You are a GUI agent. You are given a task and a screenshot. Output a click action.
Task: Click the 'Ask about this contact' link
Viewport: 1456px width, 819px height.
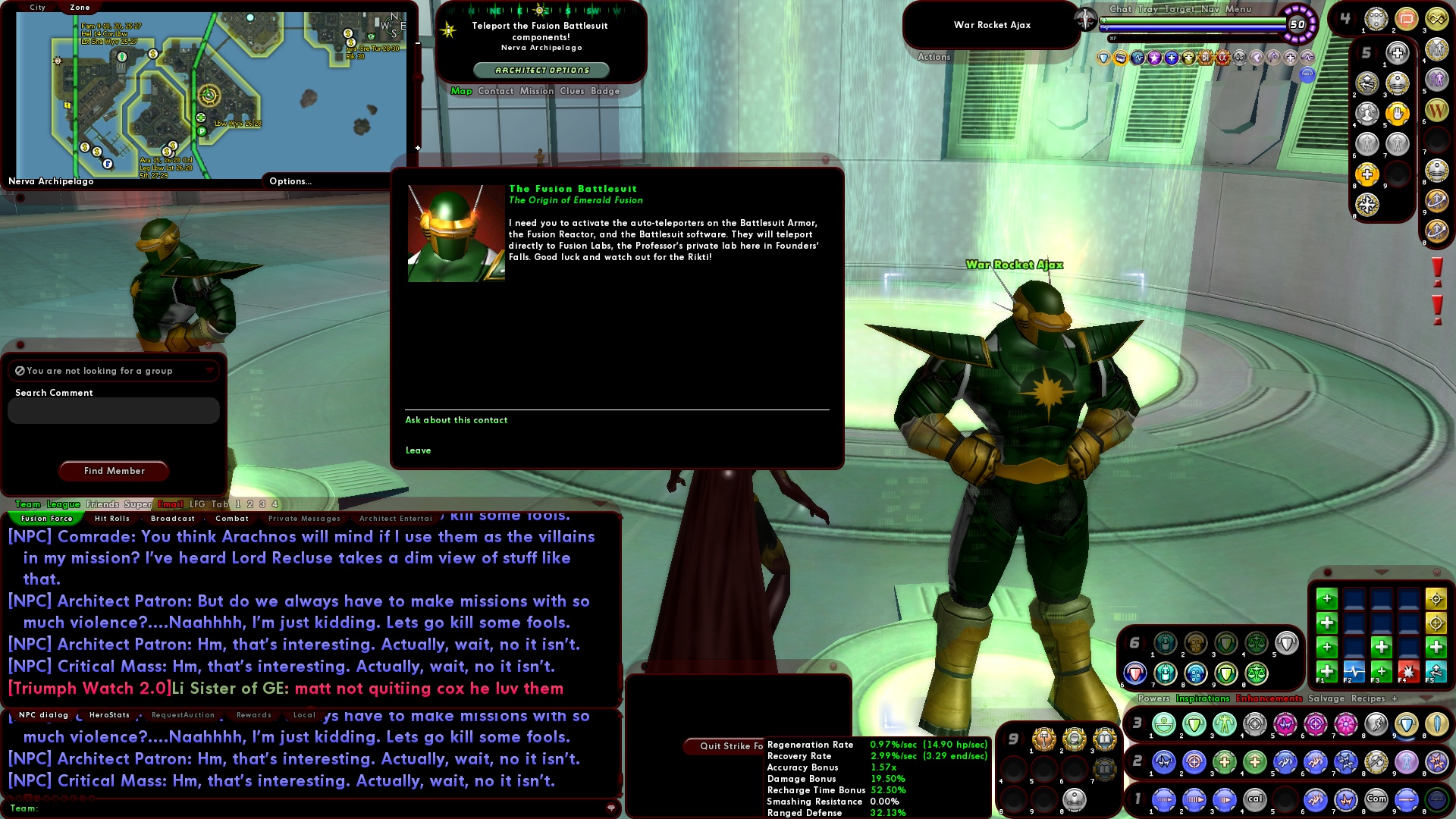click(456, 420)
